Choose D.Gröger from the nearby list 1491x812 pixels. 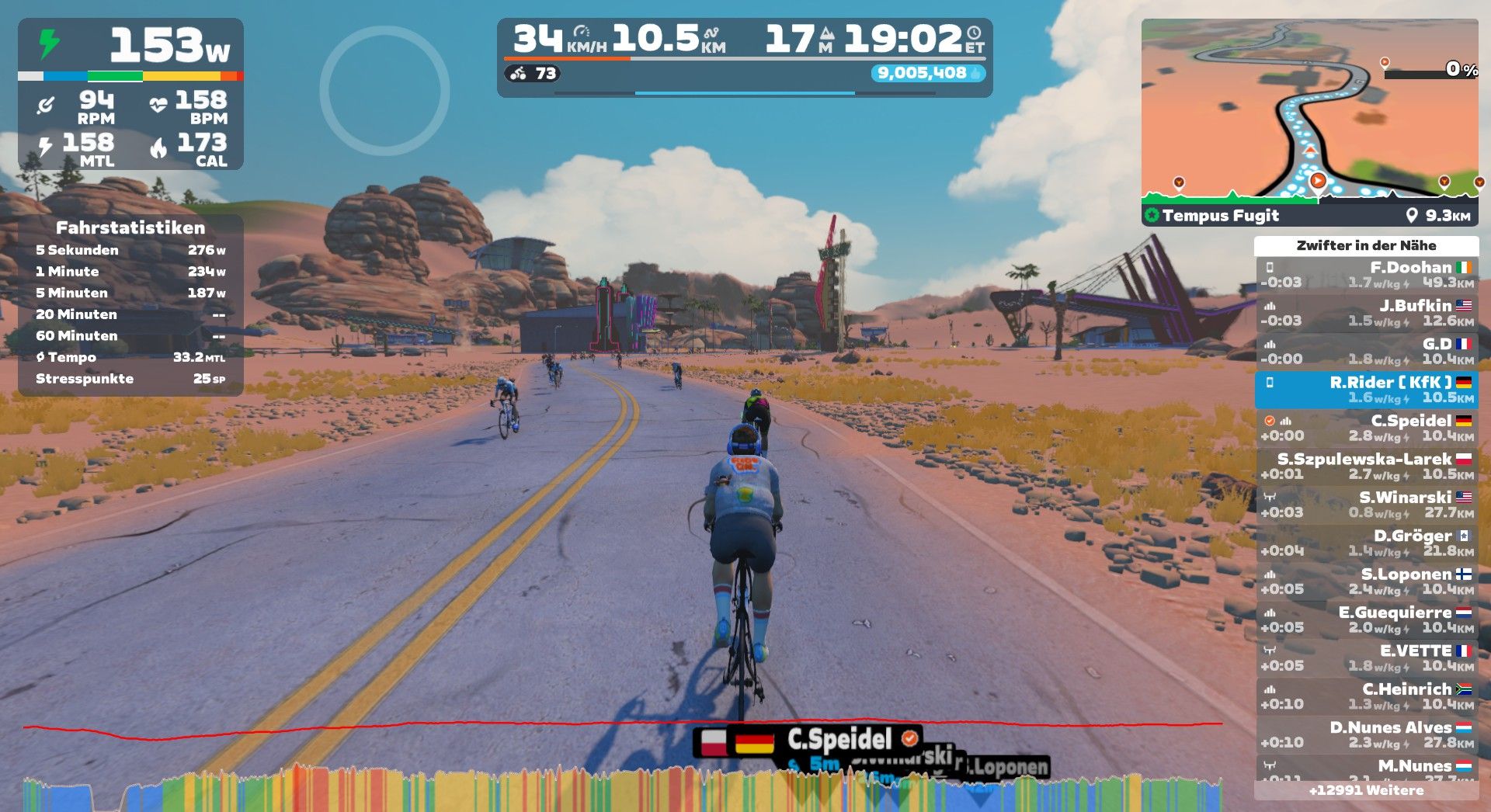[1366, 543]
